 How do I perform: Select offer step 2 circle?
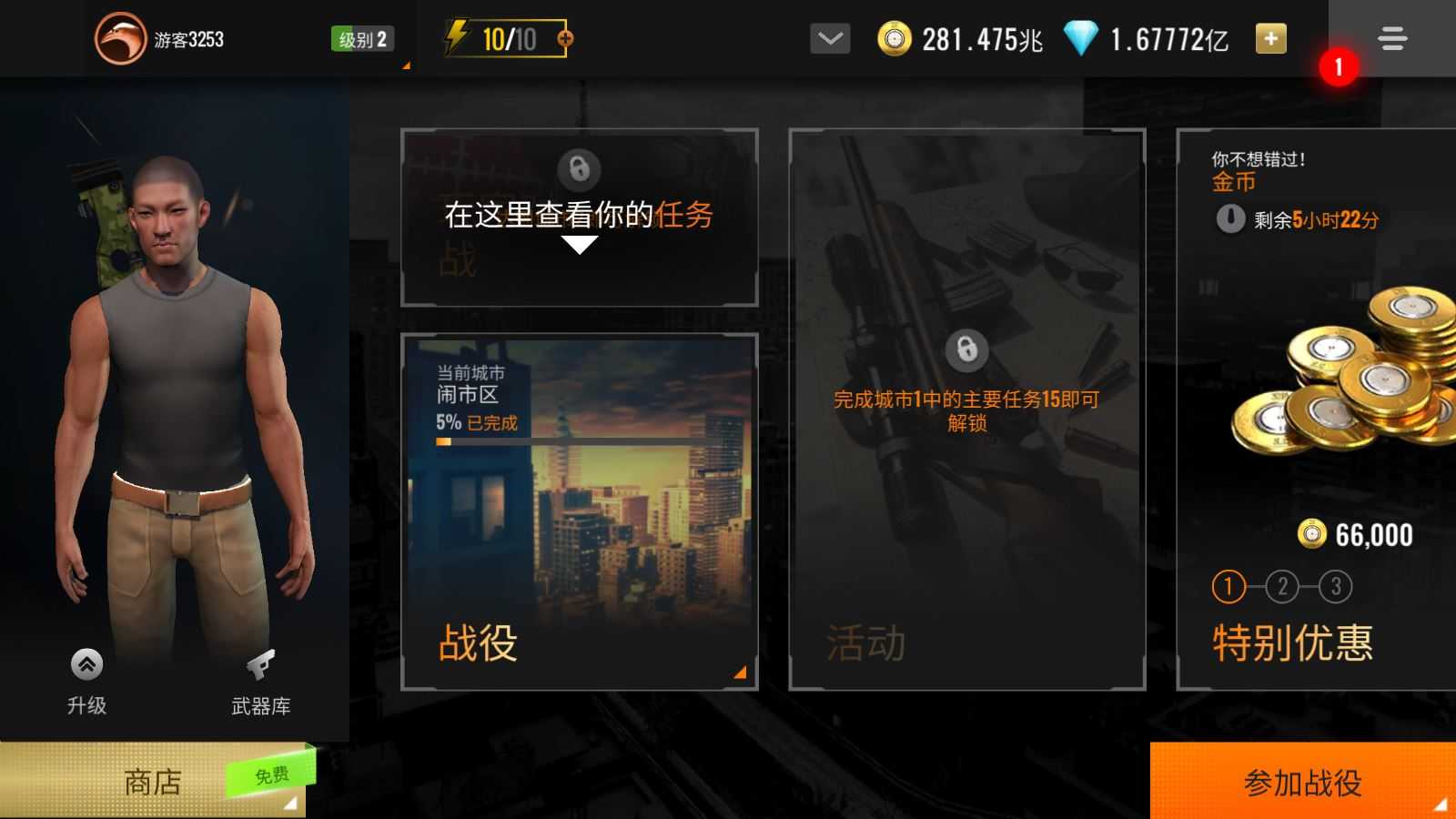tap(1283, 587)
